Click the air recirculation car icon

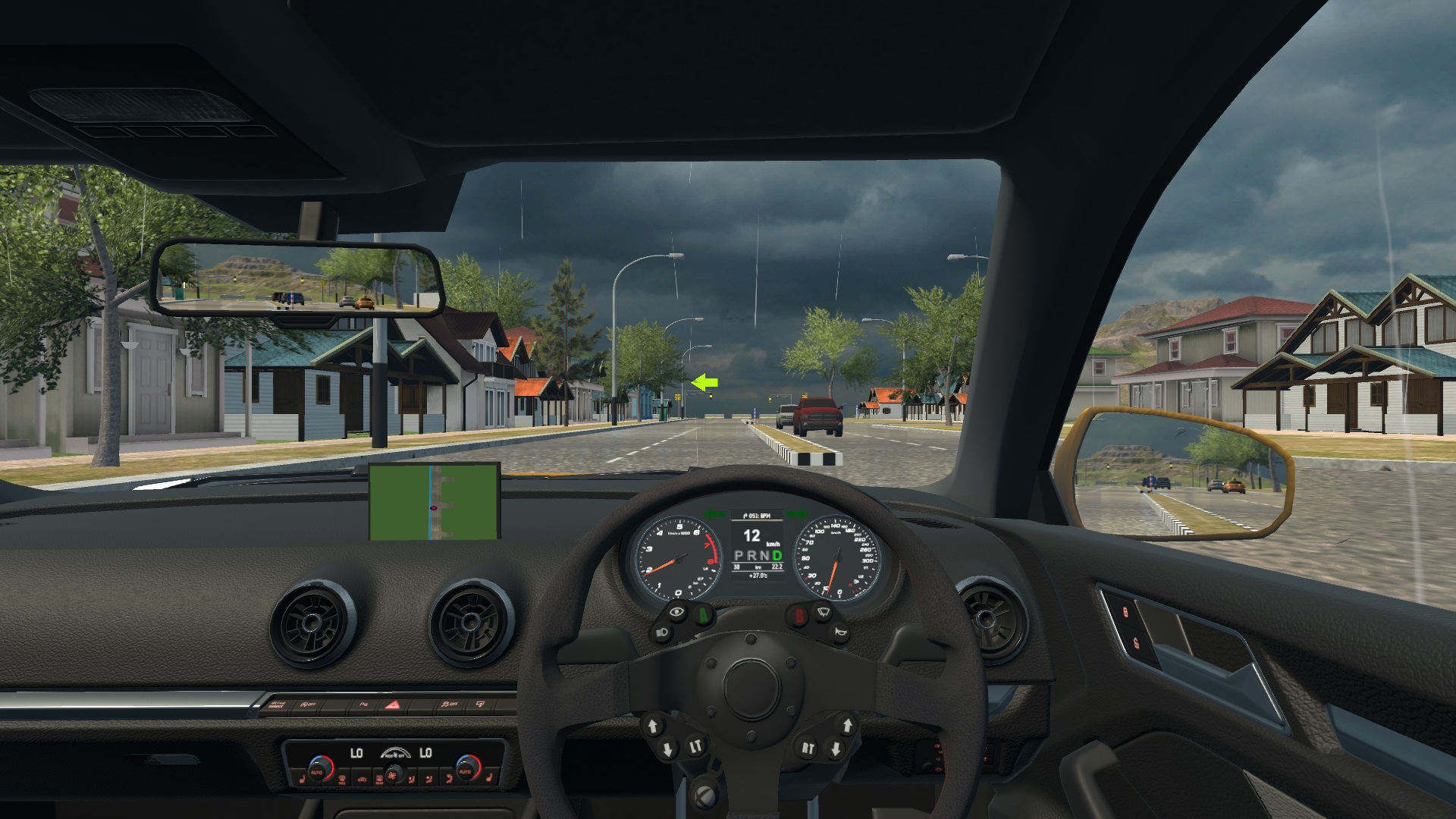coord(362,780)
